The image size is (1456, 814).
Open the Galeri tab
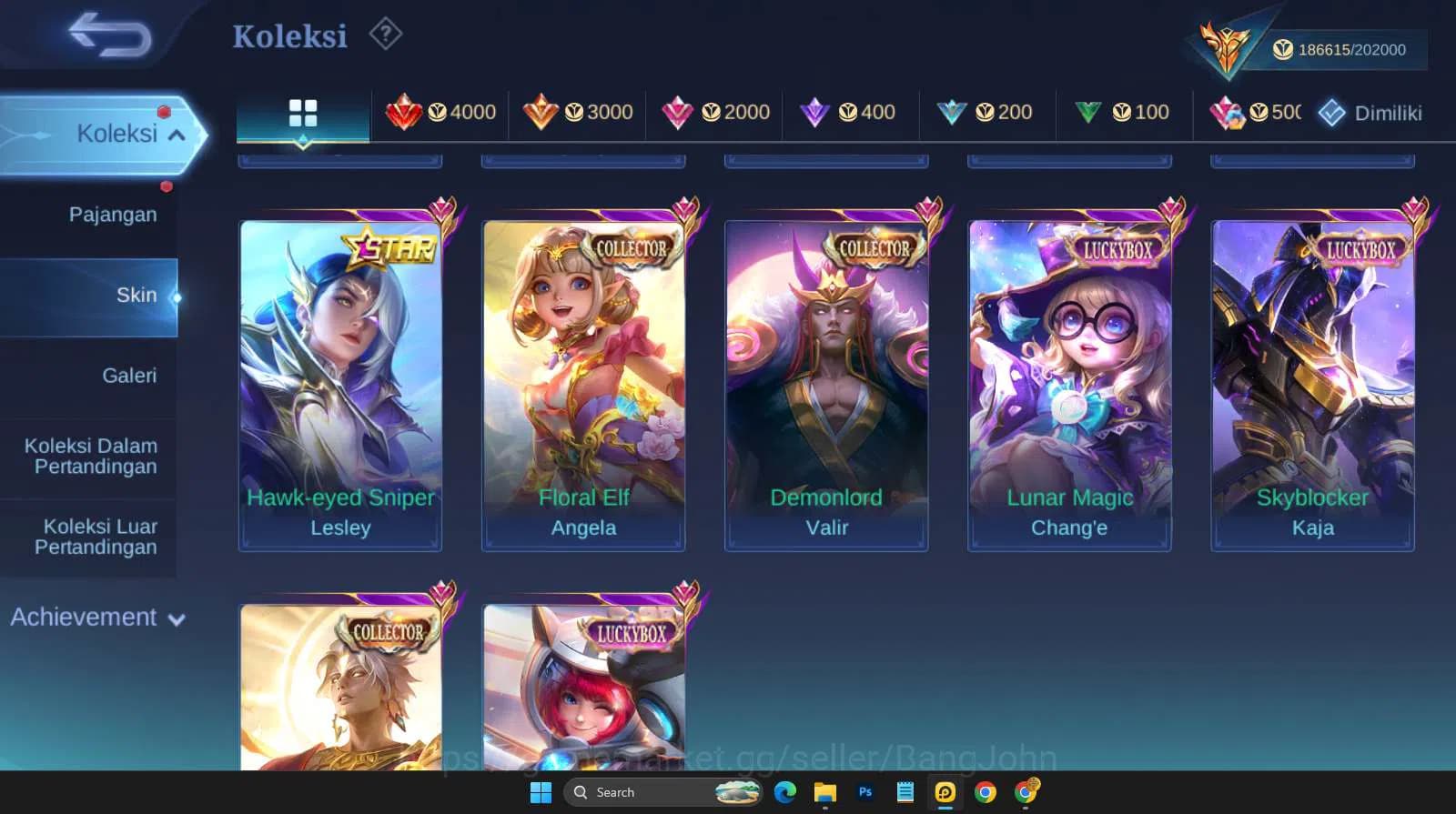pos(130,375)
